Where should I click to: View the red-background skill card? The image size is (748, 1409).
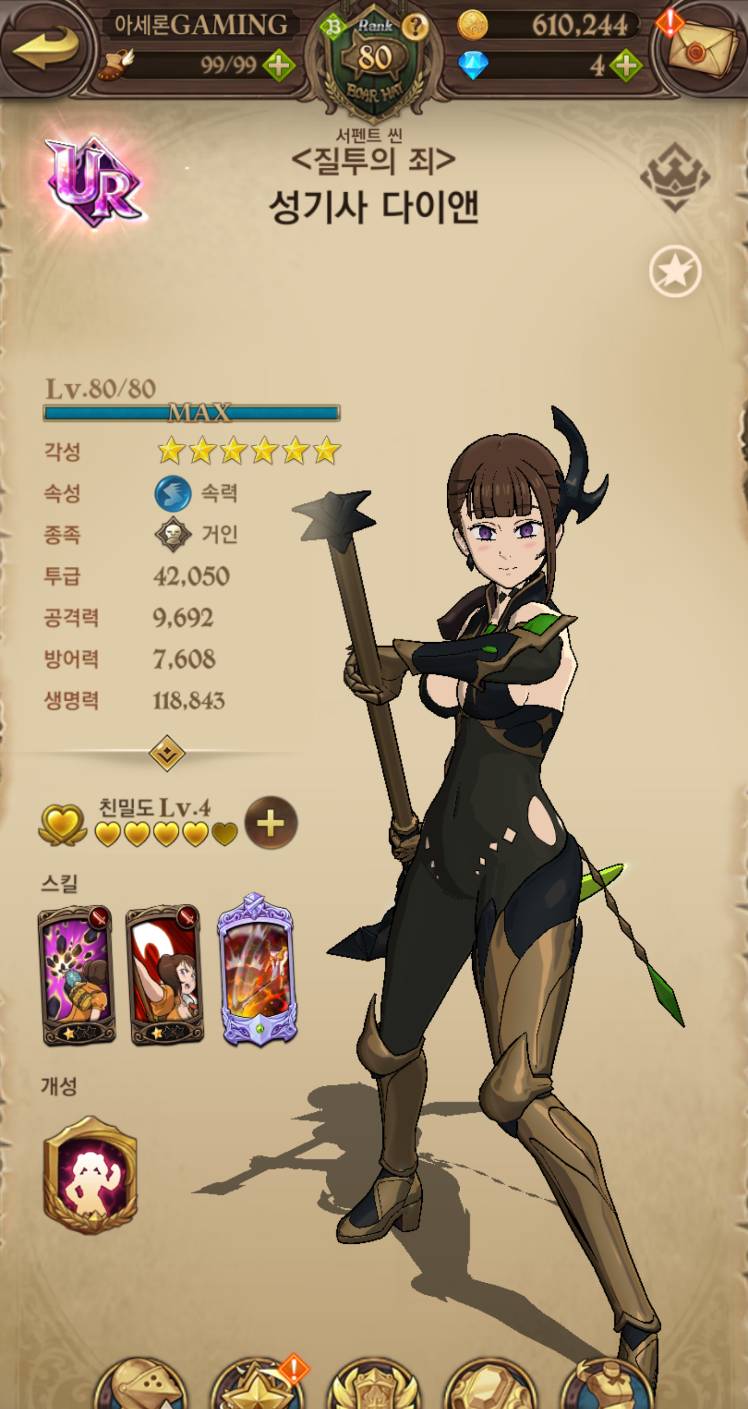(x=166, y=974)
